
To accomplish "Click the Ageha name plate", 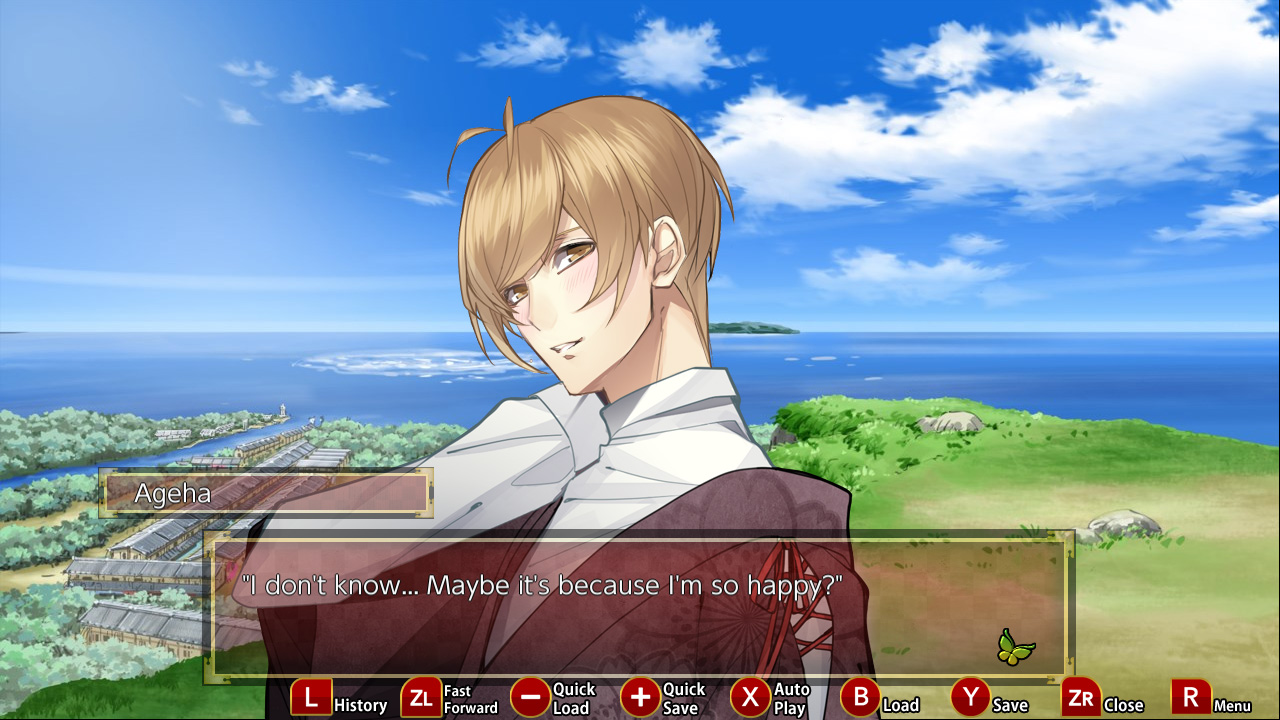I will pos(265,492).
